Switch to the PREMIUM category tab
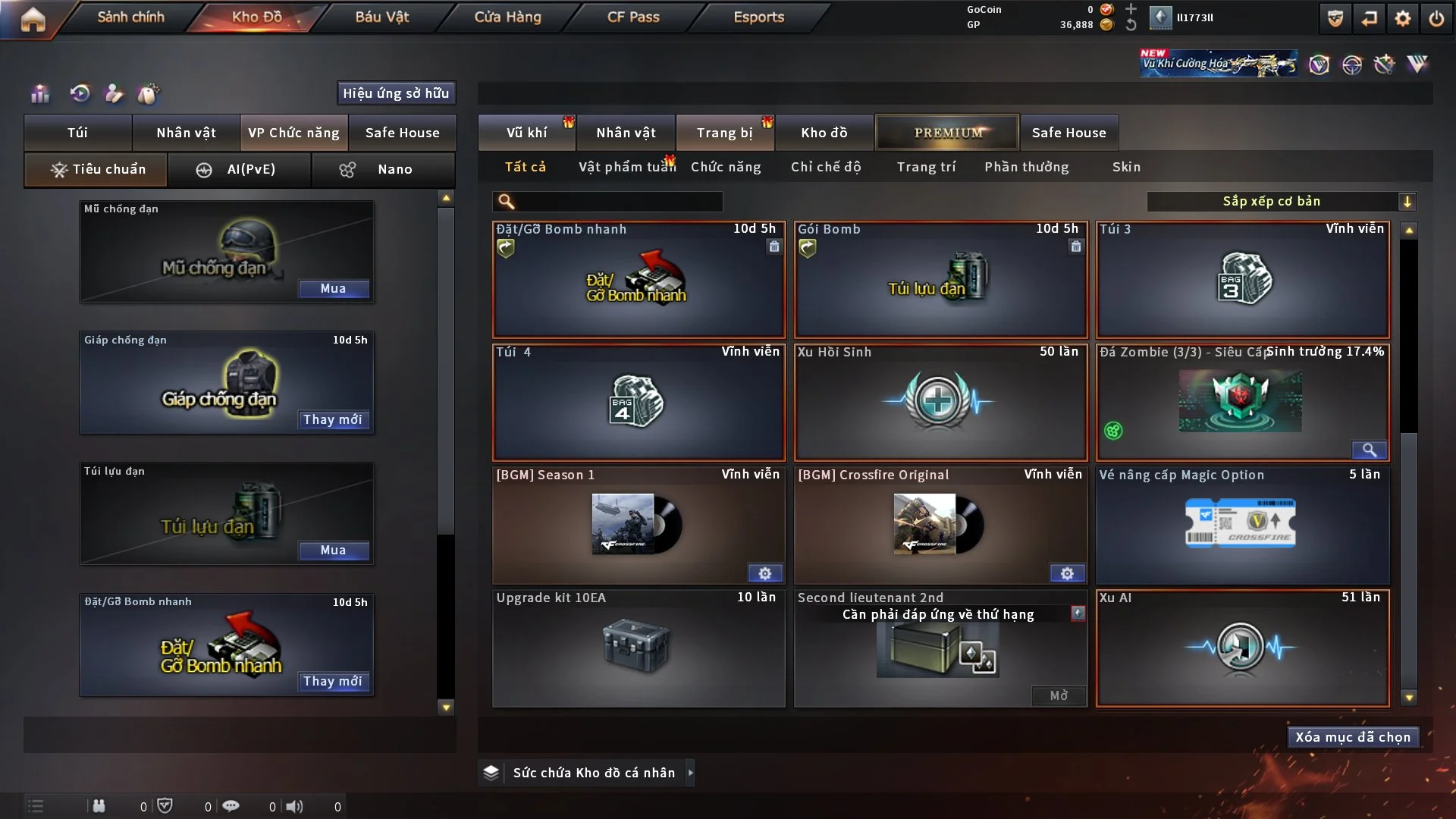Image resolution: width=1456 pixels, height=819 pixels. [x=947, y=133]
